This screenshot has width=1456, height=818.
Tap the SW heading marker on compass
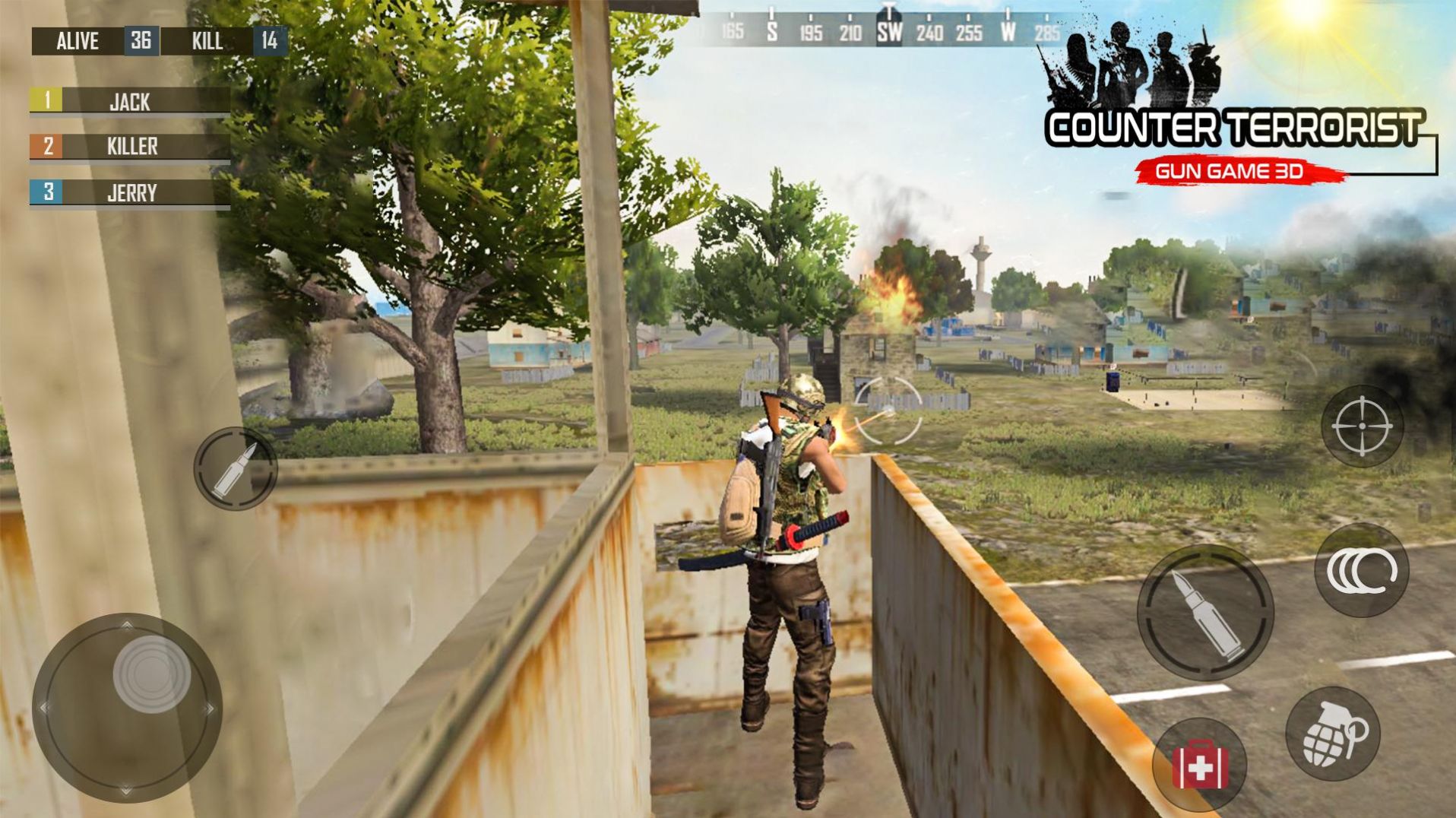coord(889,32)
